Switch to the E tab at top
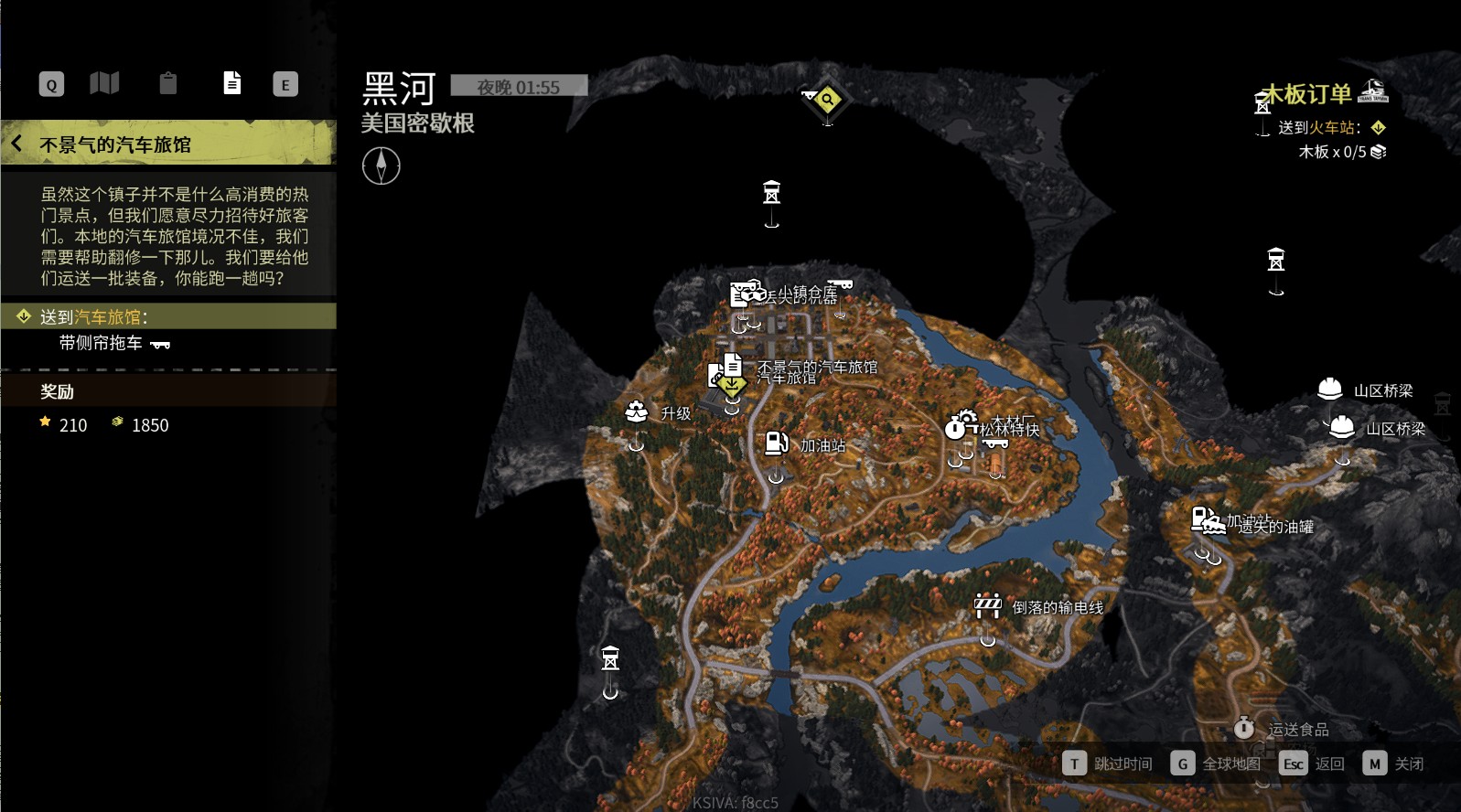The image size is (1461, 812). [285, 83]
